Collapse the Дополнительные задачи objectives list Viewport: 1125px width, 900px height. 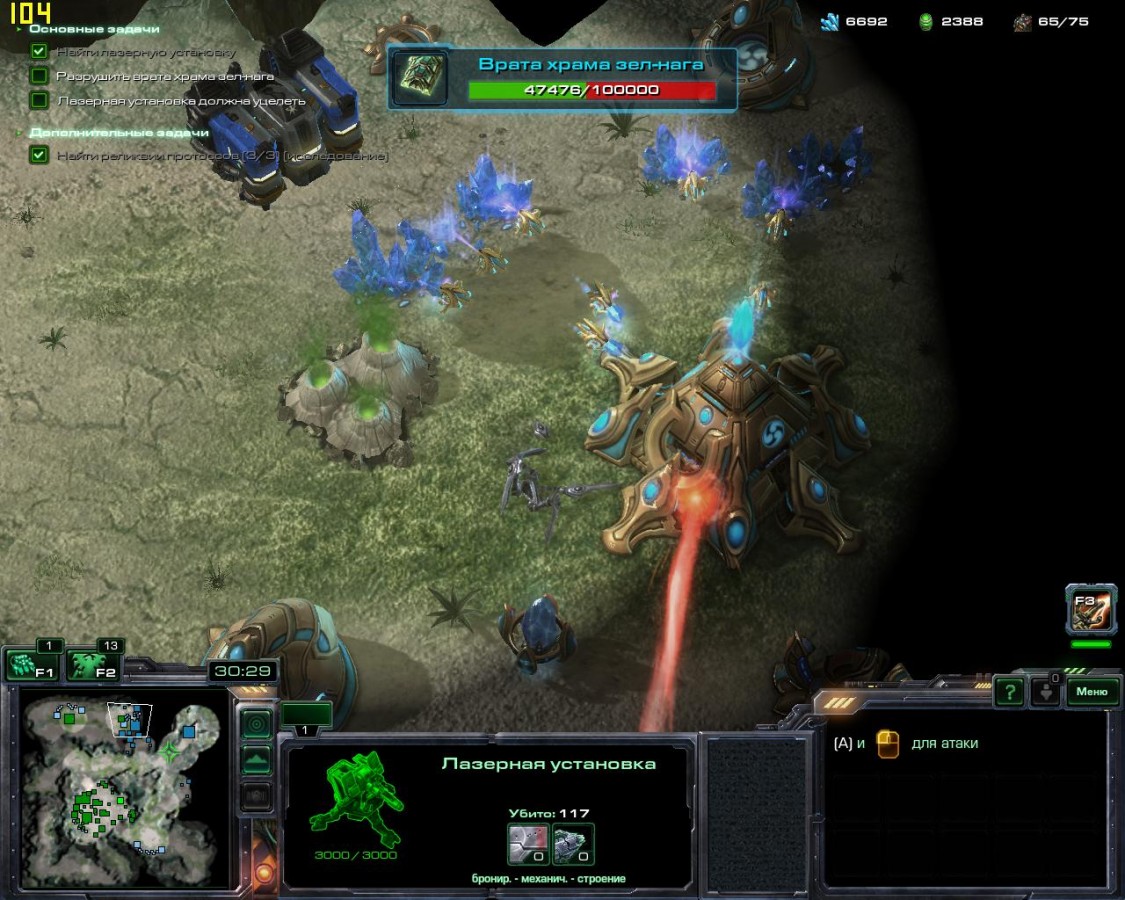(x=20, y=132)
